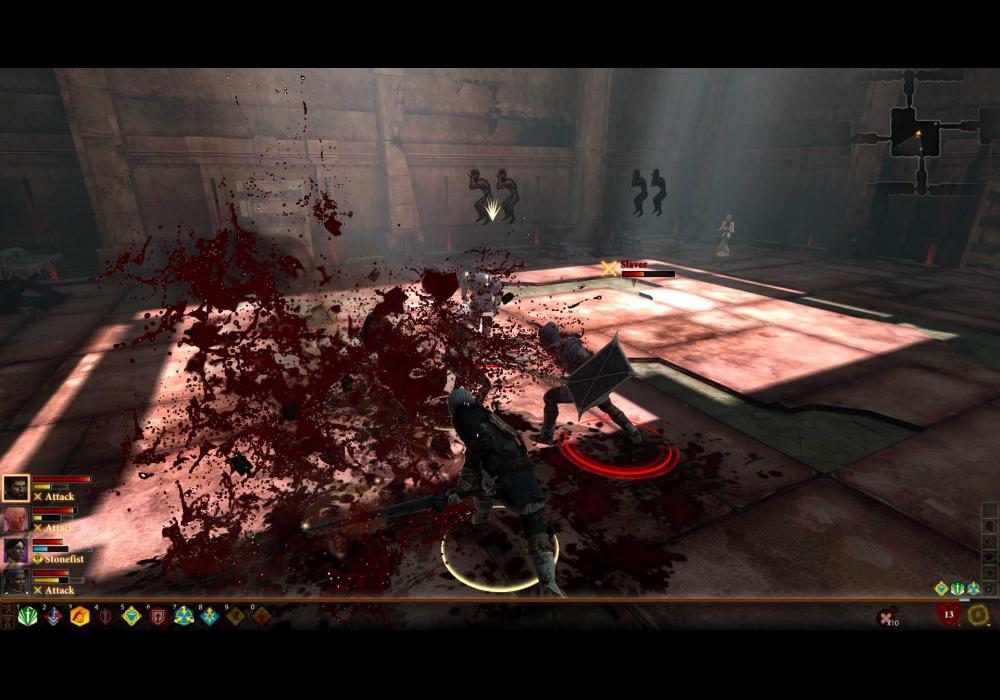Image resolution: width=1000 pixels, height=700 pixels.
Task: Activate the red shield ability in slot 6
Action: click(x=157, y=616)
